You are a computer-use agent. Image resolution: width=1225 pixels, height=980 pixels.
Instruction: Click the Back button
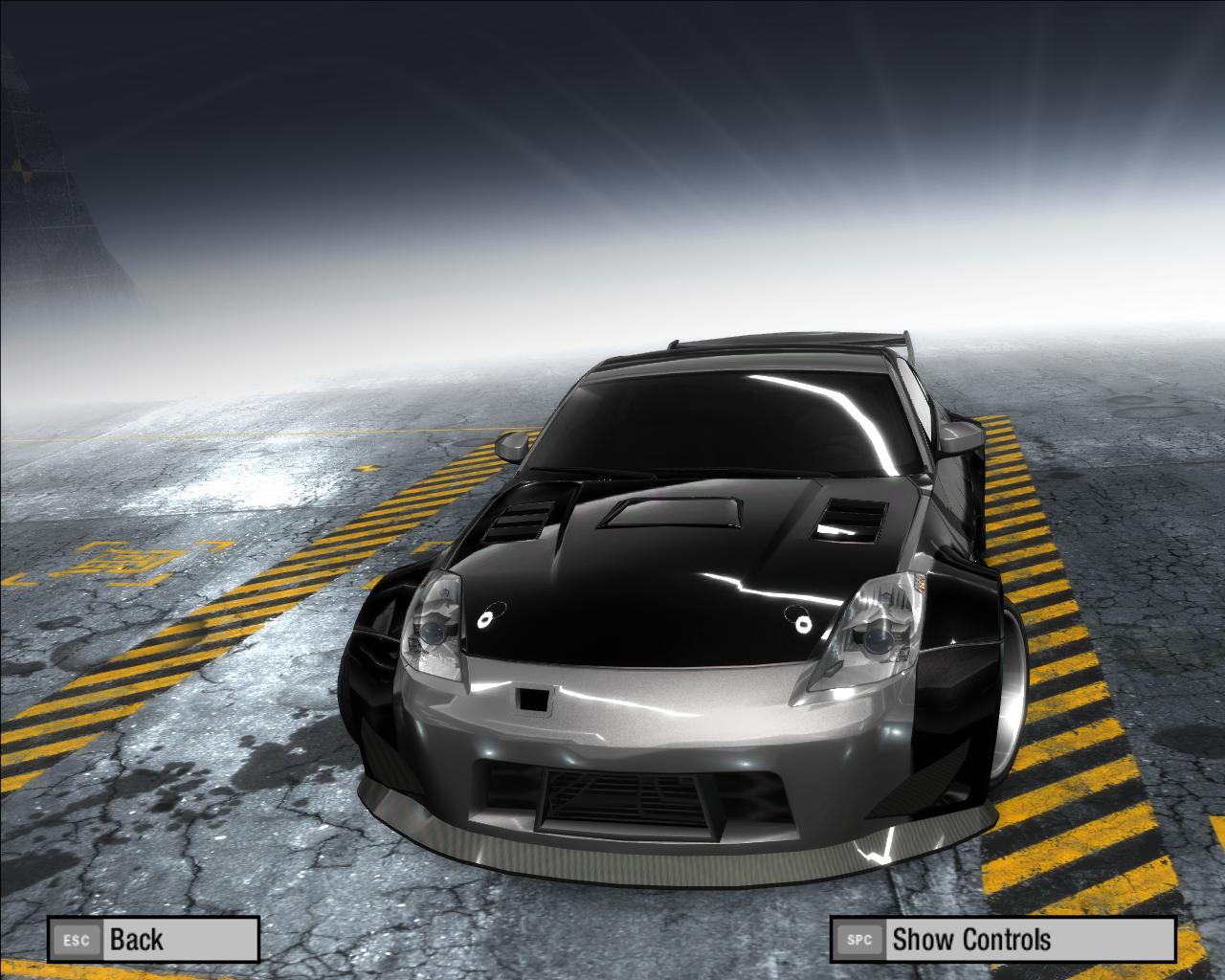point(153,939)
